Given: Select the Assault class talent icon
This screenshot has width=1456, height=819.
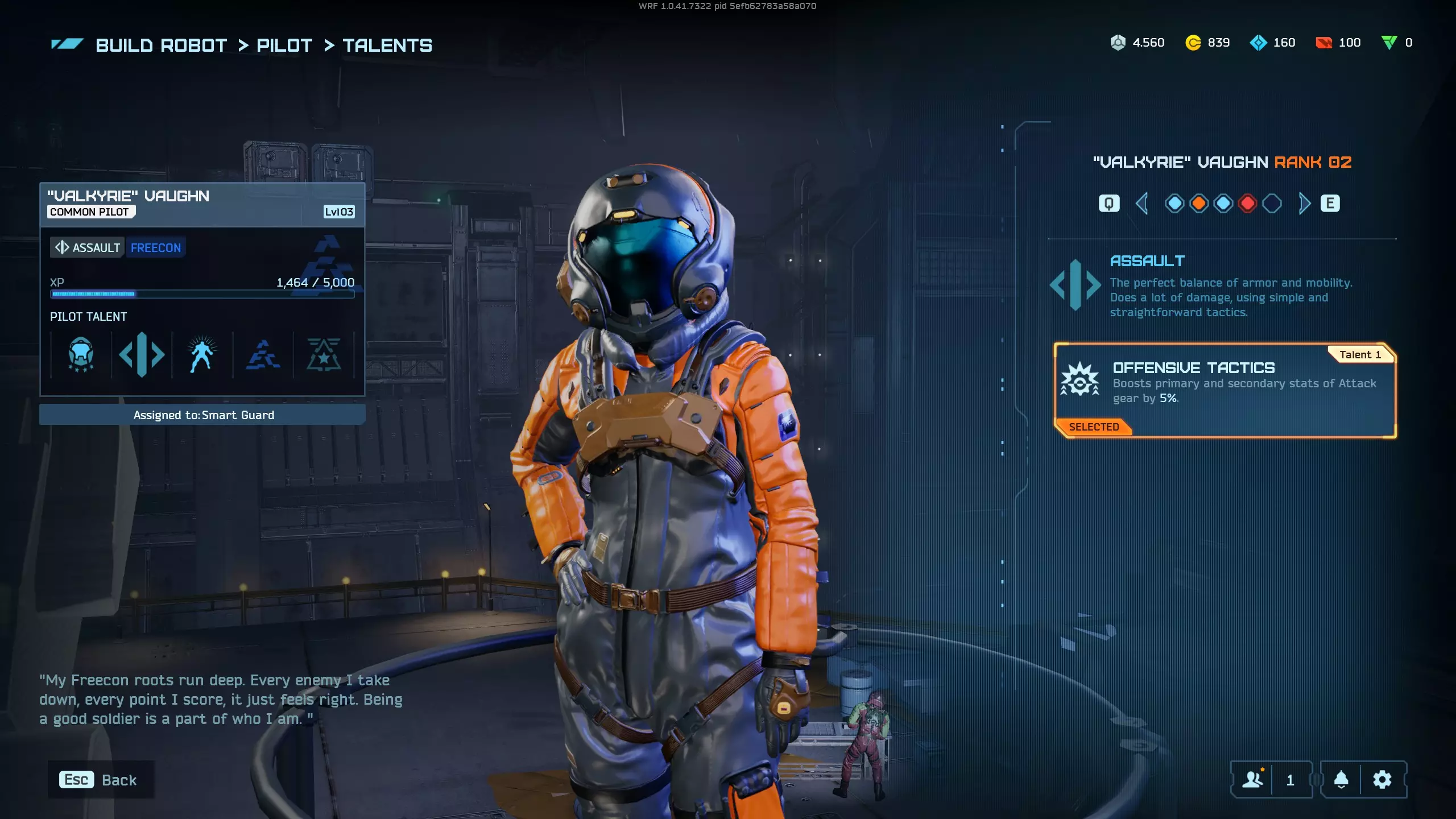Looking at the screenshot, I should coord(142,355).
